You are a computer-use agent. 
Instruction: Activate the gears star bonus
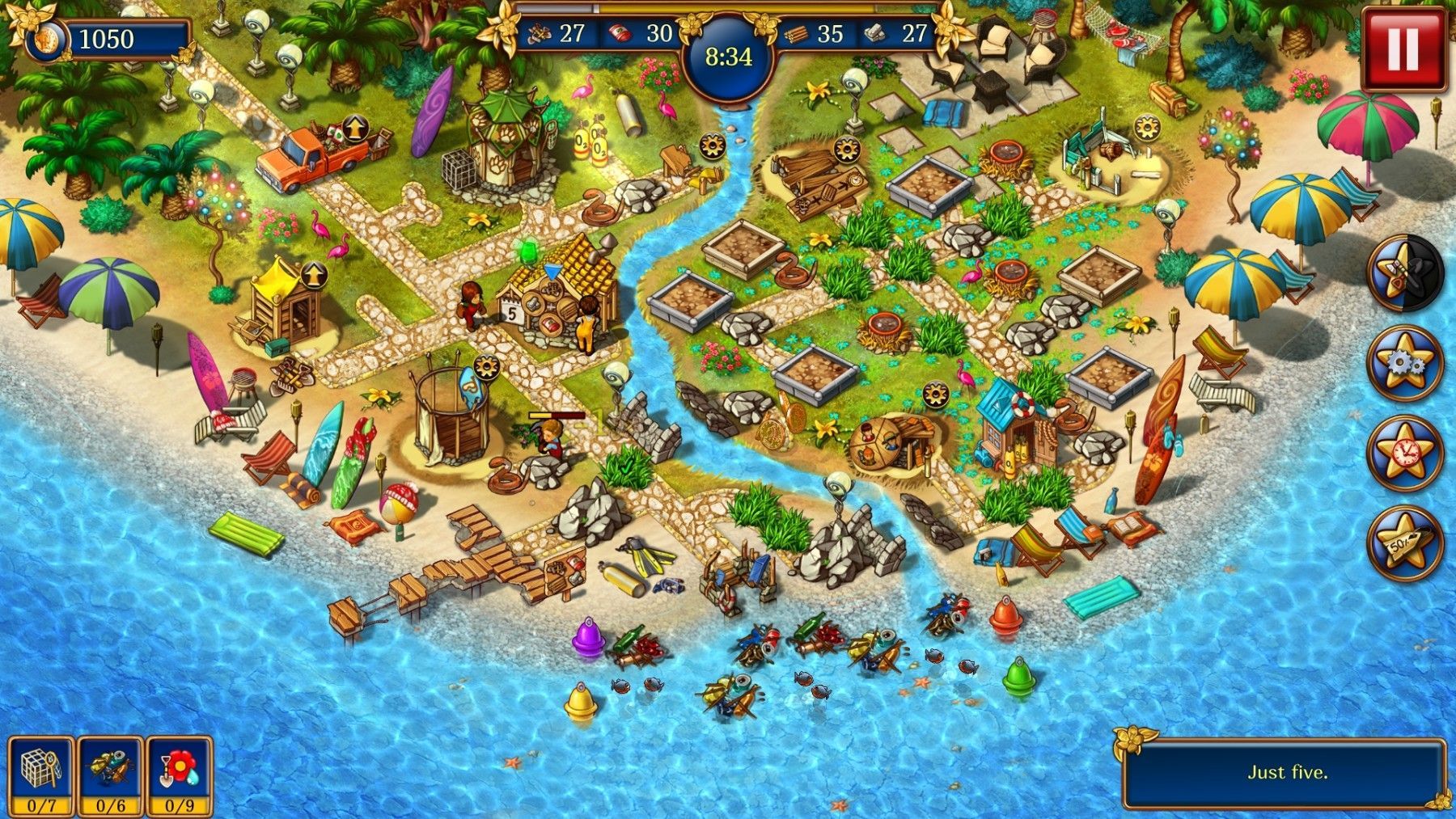click(x=1405, y=363)
